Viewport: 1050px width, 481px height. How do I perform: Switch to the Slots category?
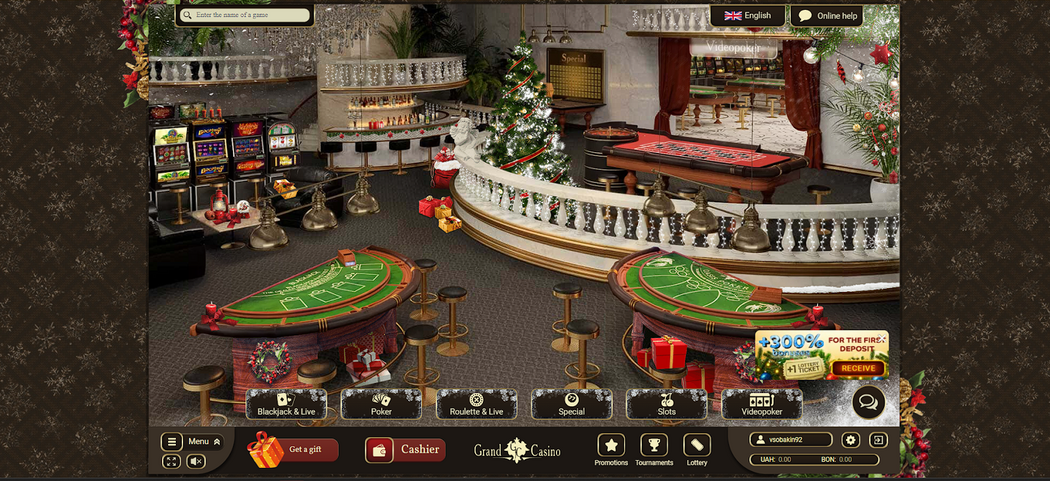666,404
